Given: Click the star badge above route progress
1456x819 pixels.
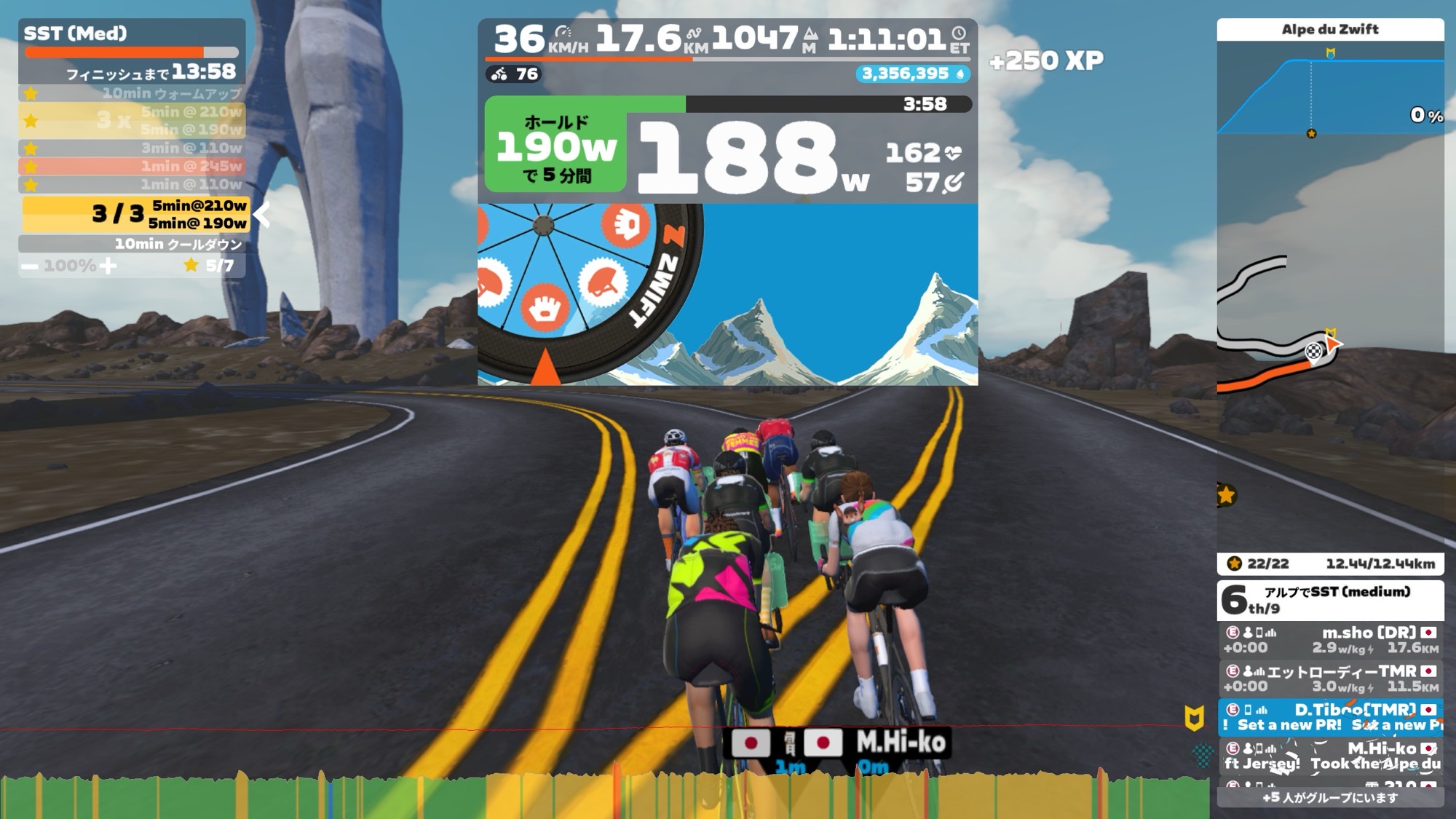Looking at the screenshot, I should point(1227,496).
